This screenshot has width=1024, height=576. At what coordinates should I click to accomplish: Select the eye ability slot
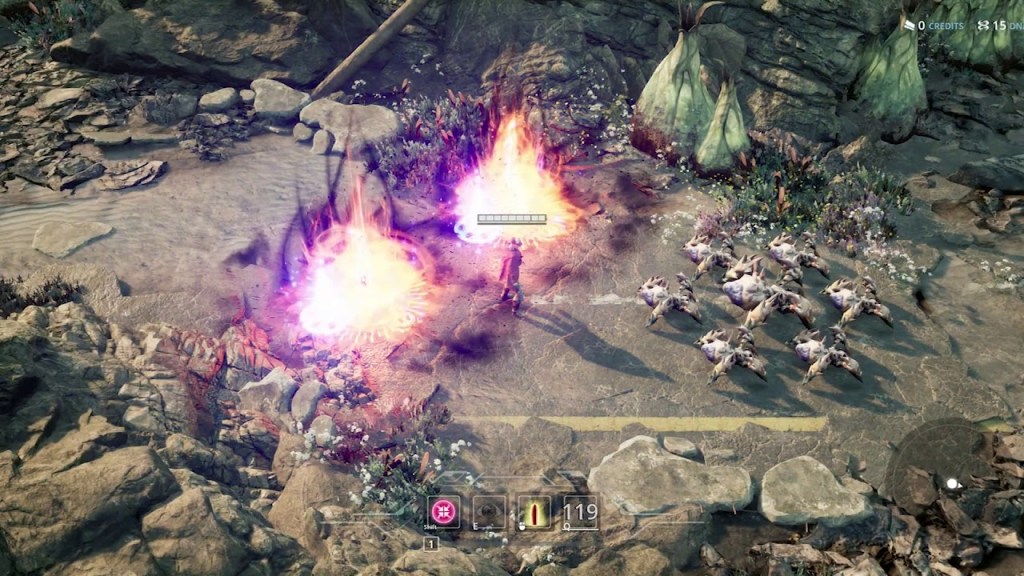[x=490, y=512]
